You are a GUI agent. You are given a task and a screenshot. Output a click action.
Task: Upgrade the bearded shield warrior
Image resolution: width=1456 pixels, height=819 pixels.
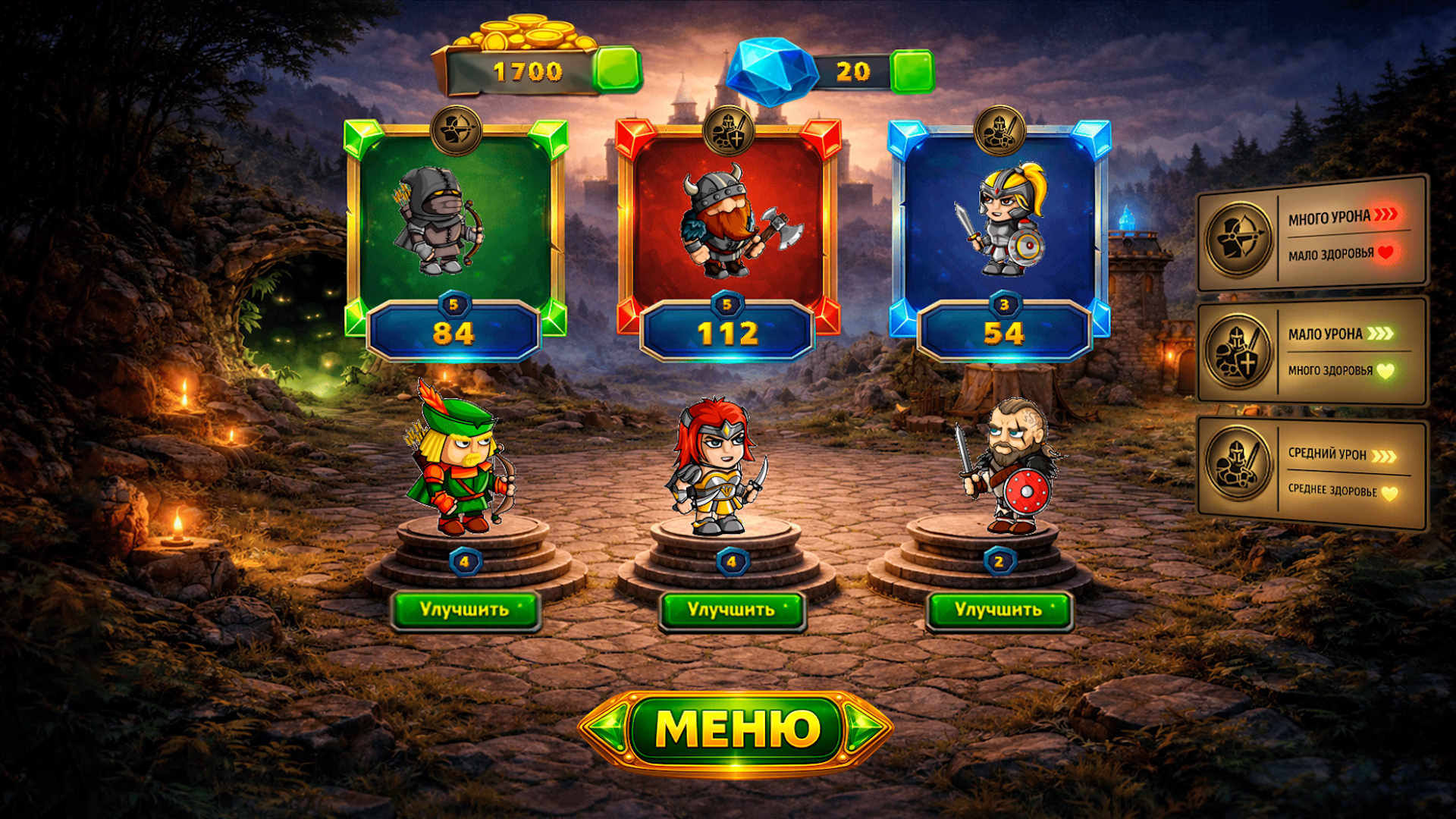999,610
